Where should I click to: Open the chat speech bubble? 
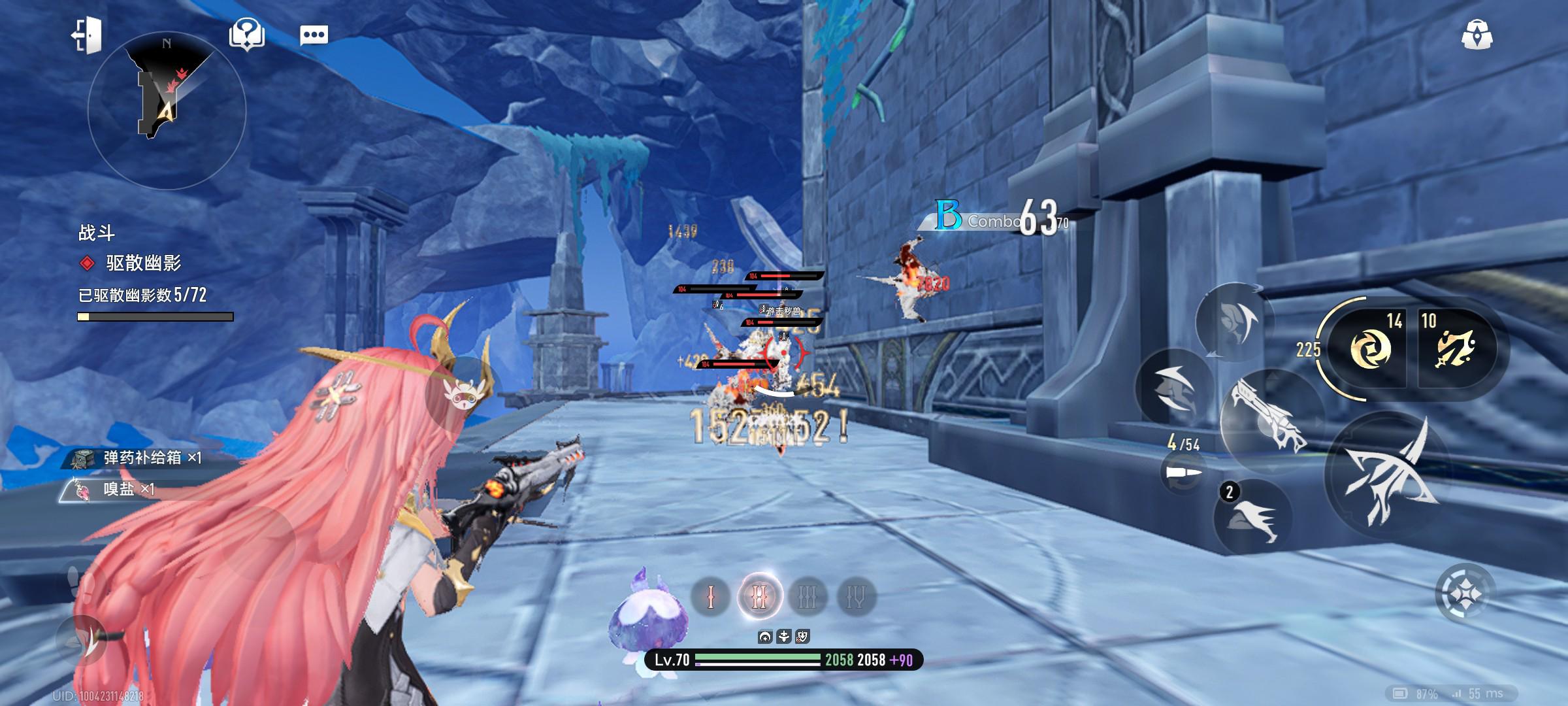(x=314, y=35)
